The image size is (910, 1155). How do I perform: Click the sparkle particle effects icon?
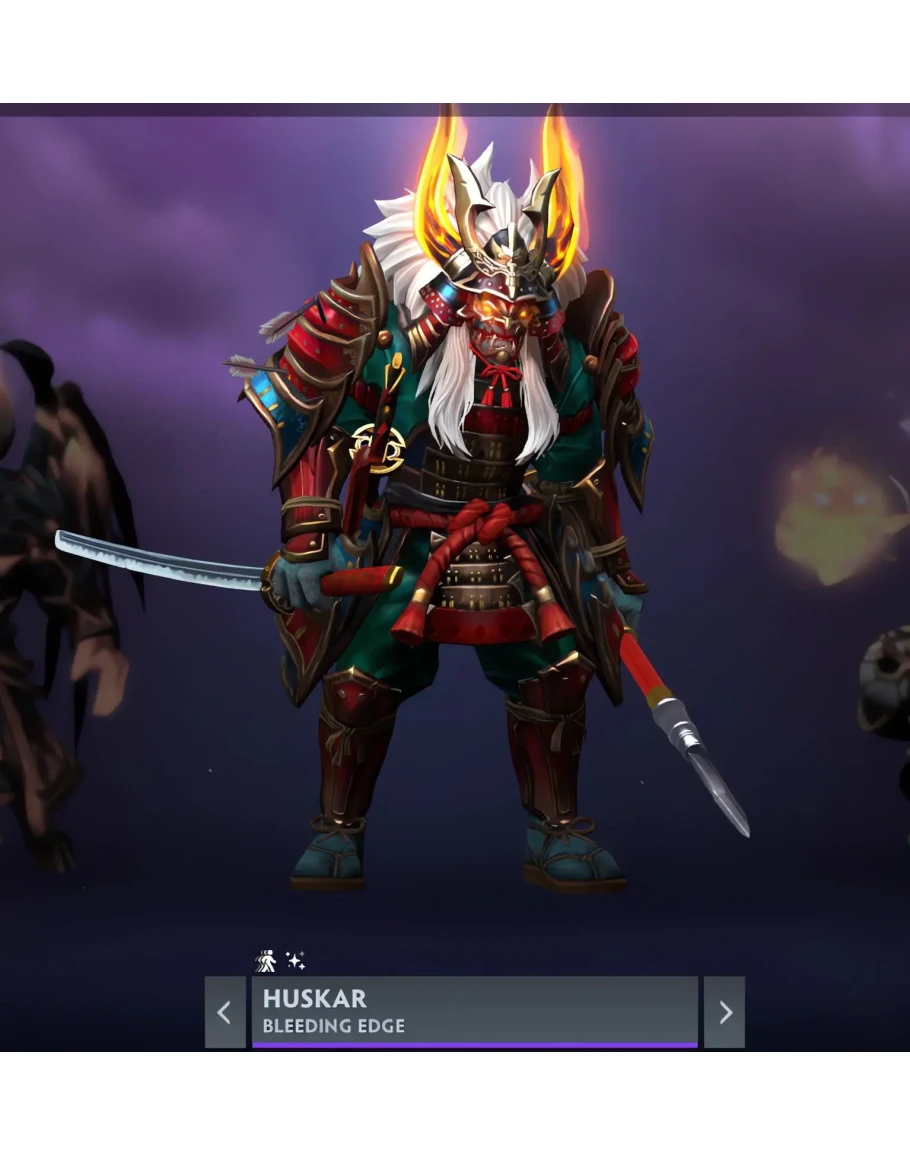pos(295,960)
